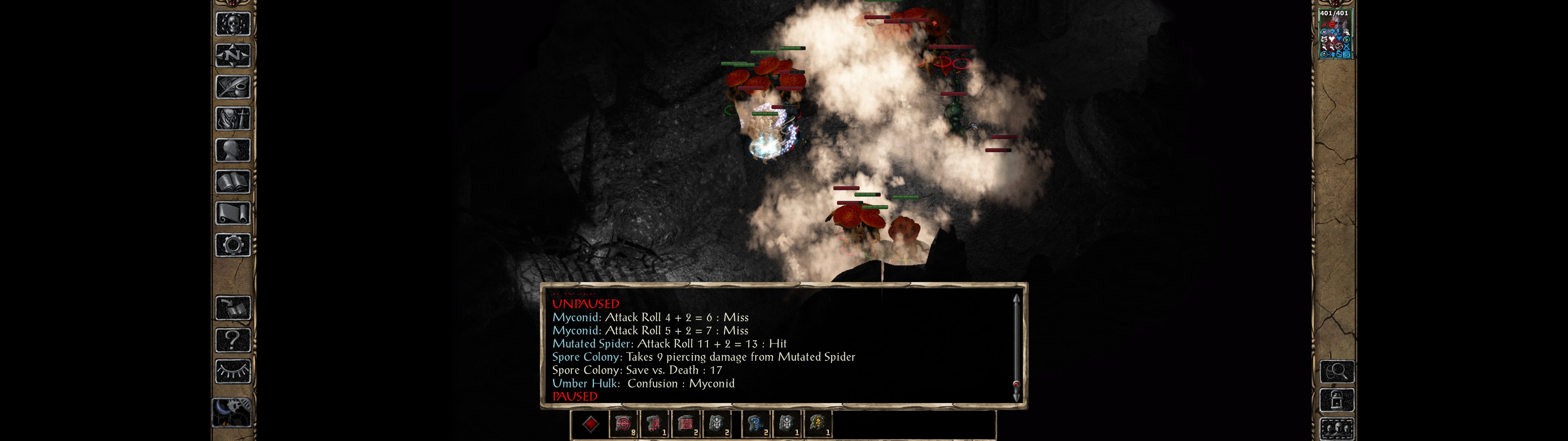1568x441 pixels.
Task: Click the skull return-to-game button
Action: (x=232, y=24)
